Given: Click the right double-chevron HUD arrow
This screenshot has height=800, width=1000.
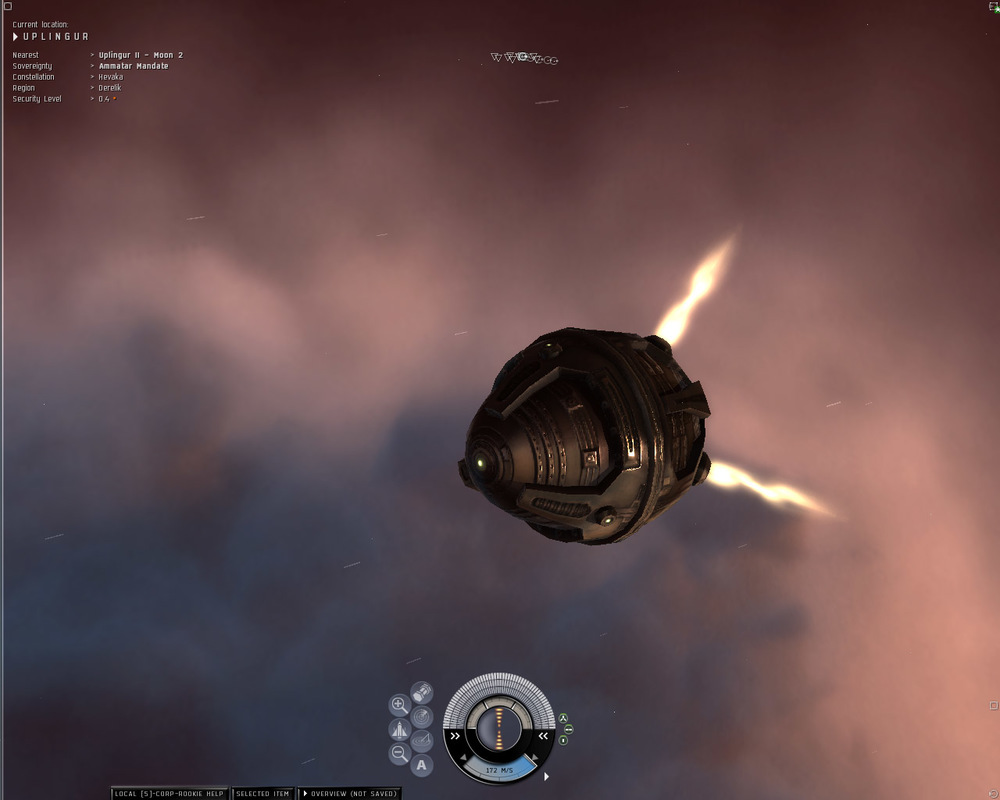Looking at the screenshot, I should [x=543, y=735].
